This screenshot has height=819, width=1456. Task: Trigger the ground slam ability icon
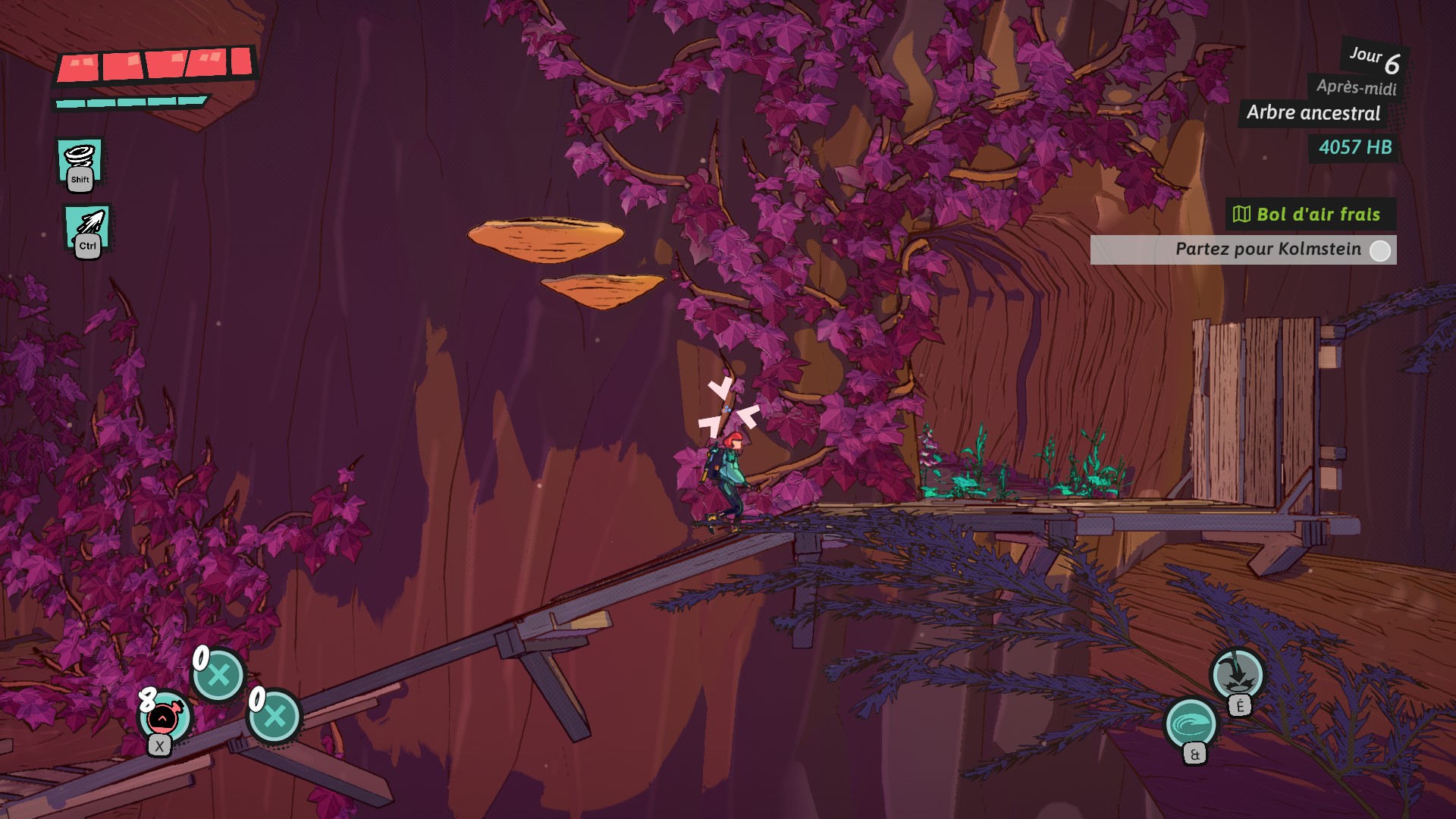(x=1237, y=673)
